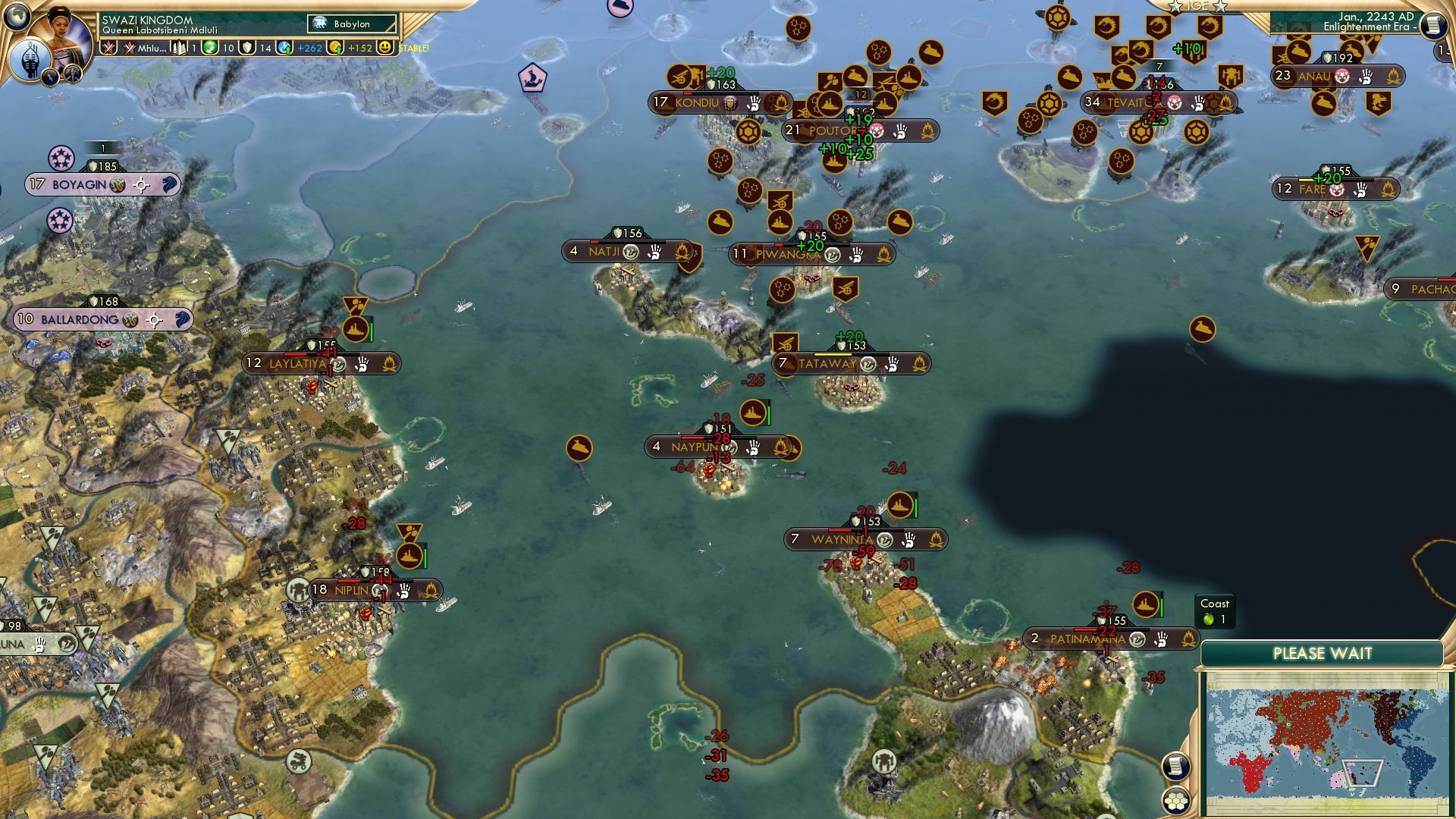Toggle the IGE in-game editor label
Viewport: 1456px width, 819px height.
[x=1197, y=6]
